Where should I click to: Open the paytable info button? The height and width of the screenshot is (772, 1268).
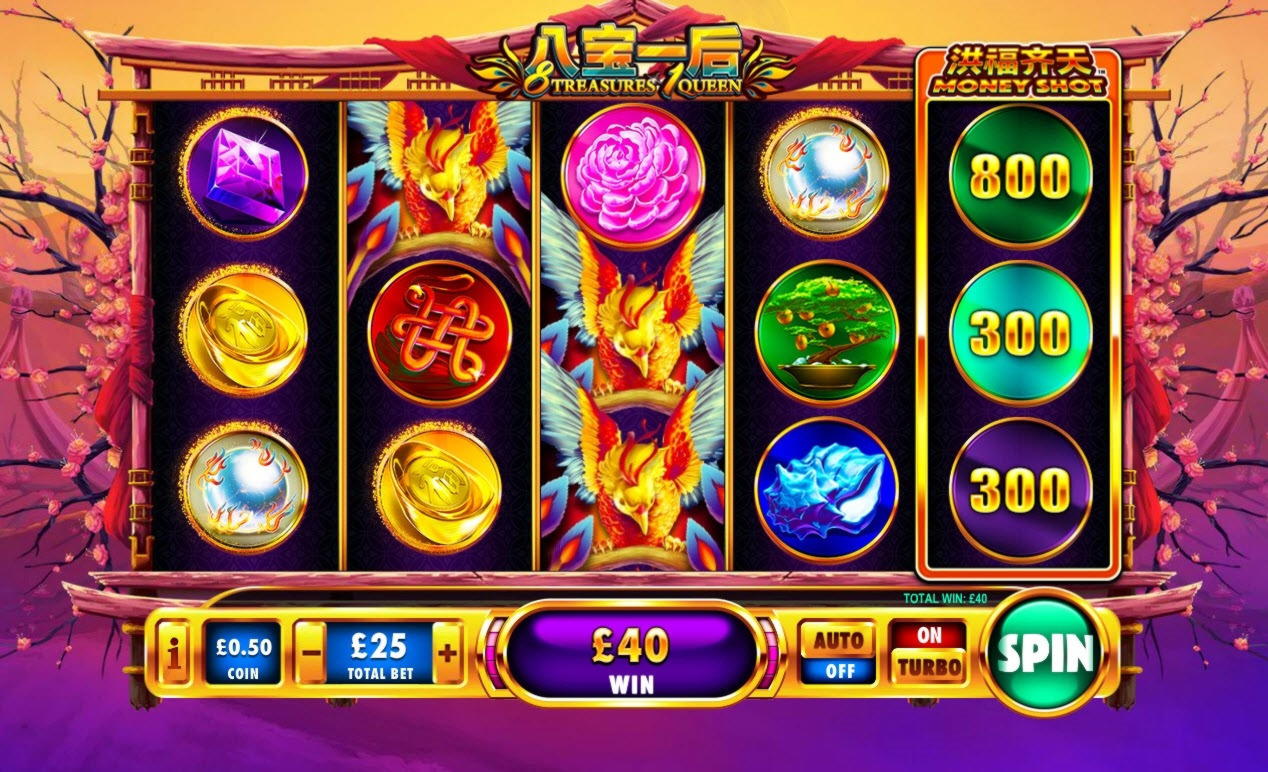click(x=175, y=654)
